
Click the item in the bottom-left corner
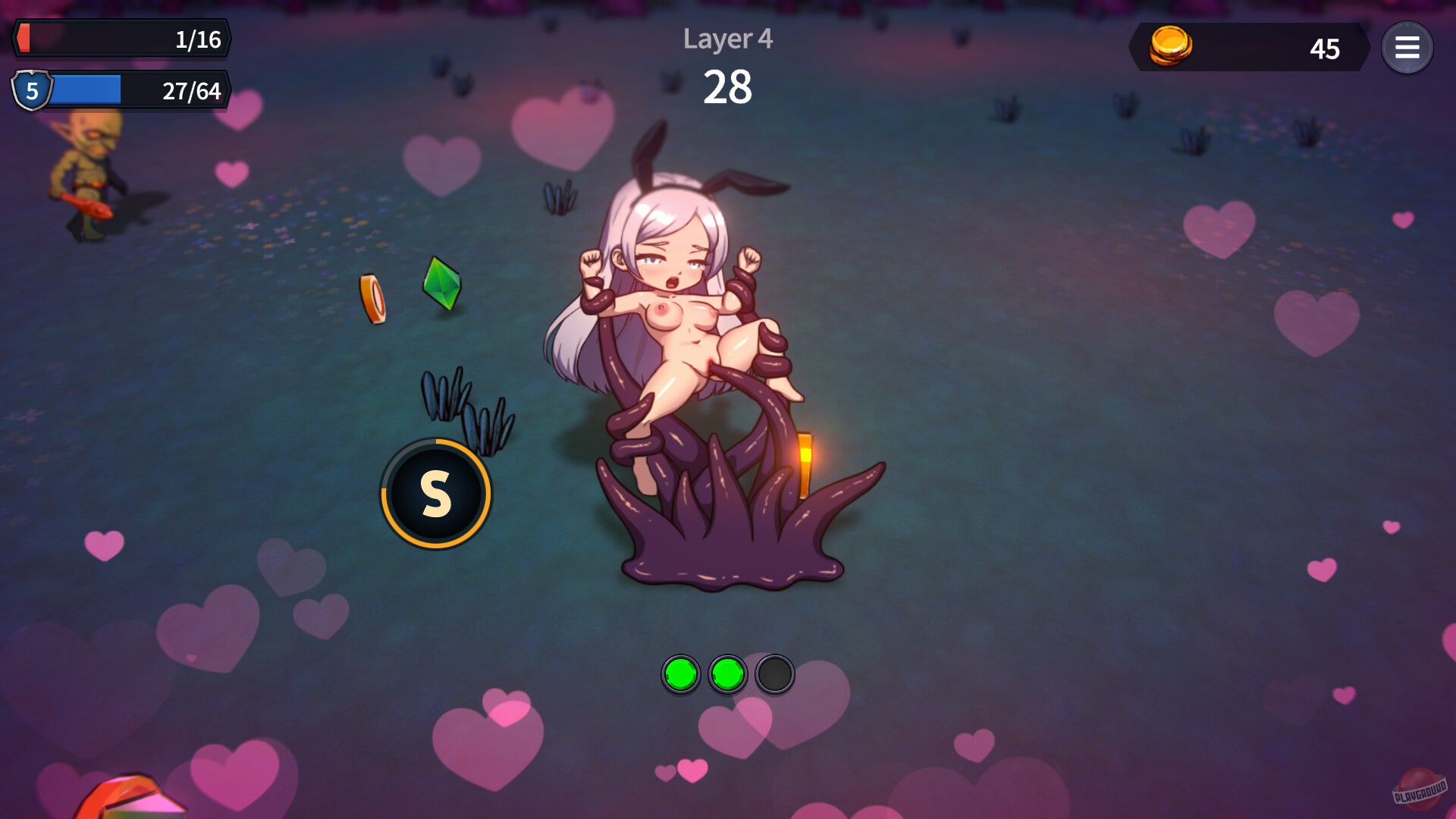(133, 796)
